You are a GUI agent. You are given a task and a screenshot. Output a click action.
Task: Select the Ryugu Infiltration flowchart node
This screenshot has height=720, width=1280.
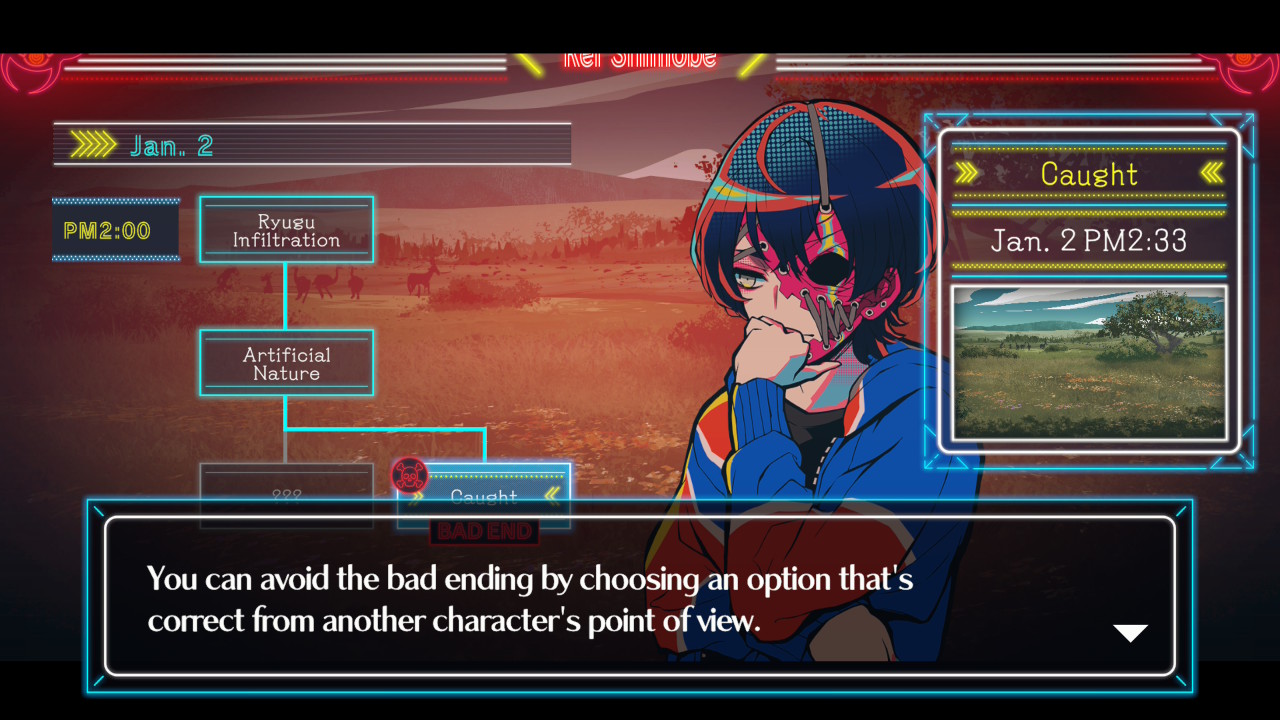(286, 229)
